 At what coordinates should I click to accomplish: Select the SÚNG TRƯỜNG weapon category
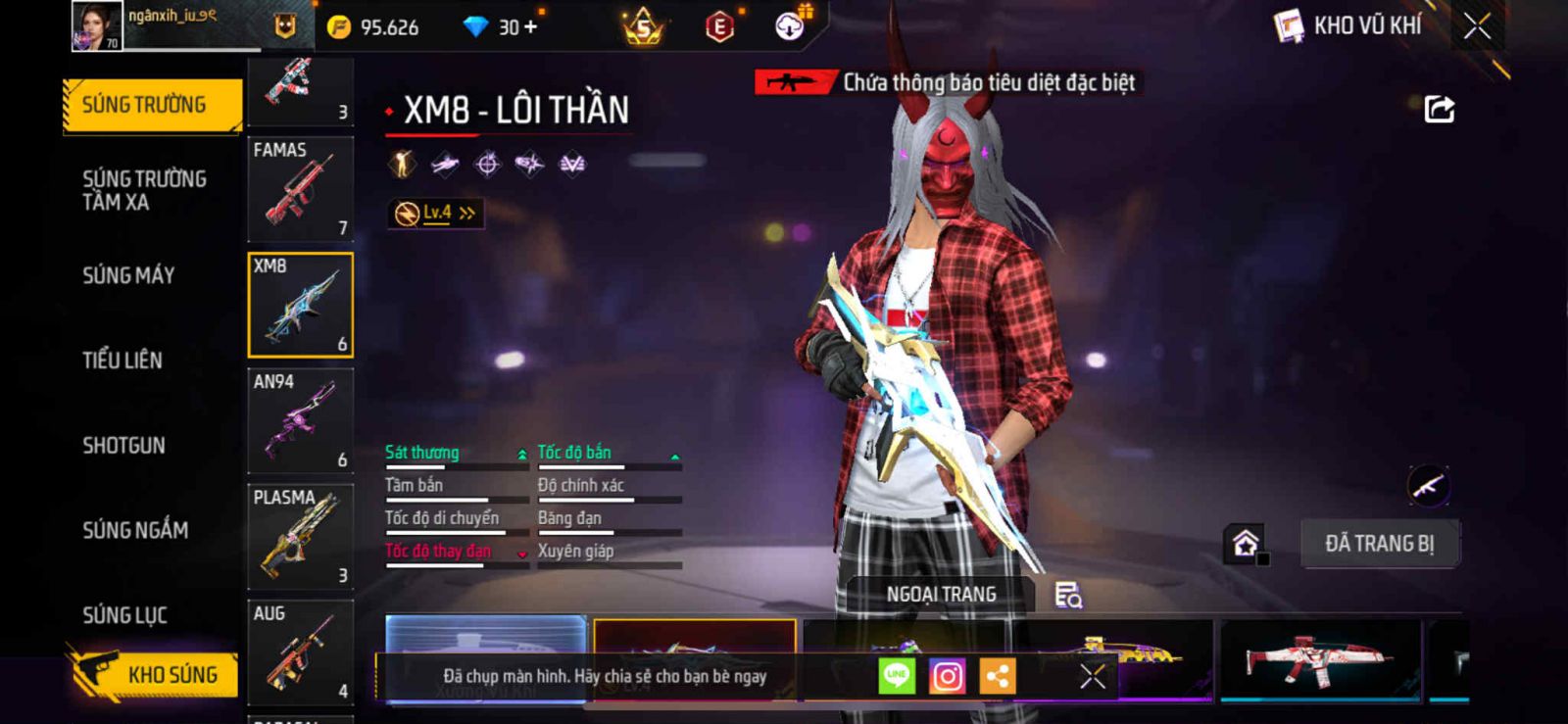[x=151, y=105]
